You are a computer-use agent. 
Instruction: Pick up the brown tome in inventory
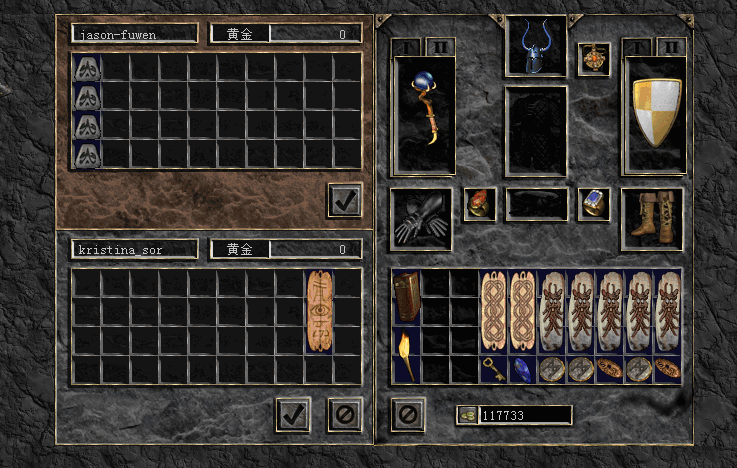tap(407, 297)
